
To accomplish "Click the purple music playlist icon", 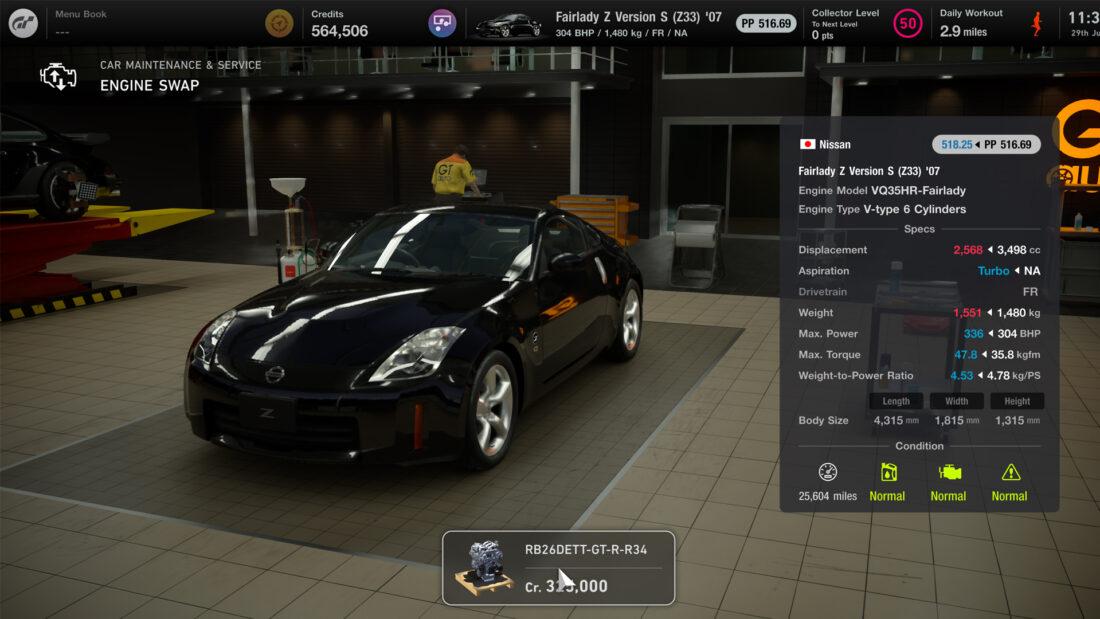I will point(442,23).
